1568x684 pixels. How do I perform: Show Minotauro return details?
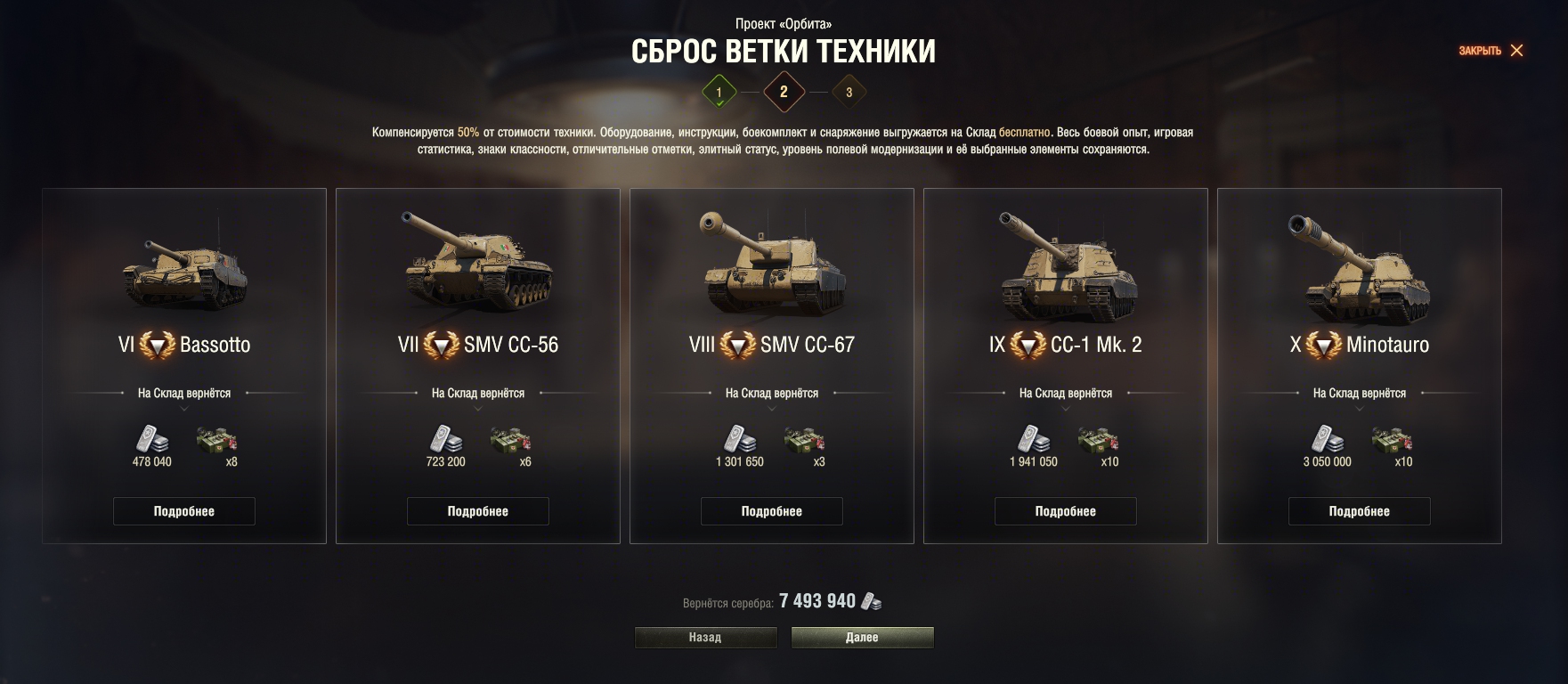point(1360,511)
